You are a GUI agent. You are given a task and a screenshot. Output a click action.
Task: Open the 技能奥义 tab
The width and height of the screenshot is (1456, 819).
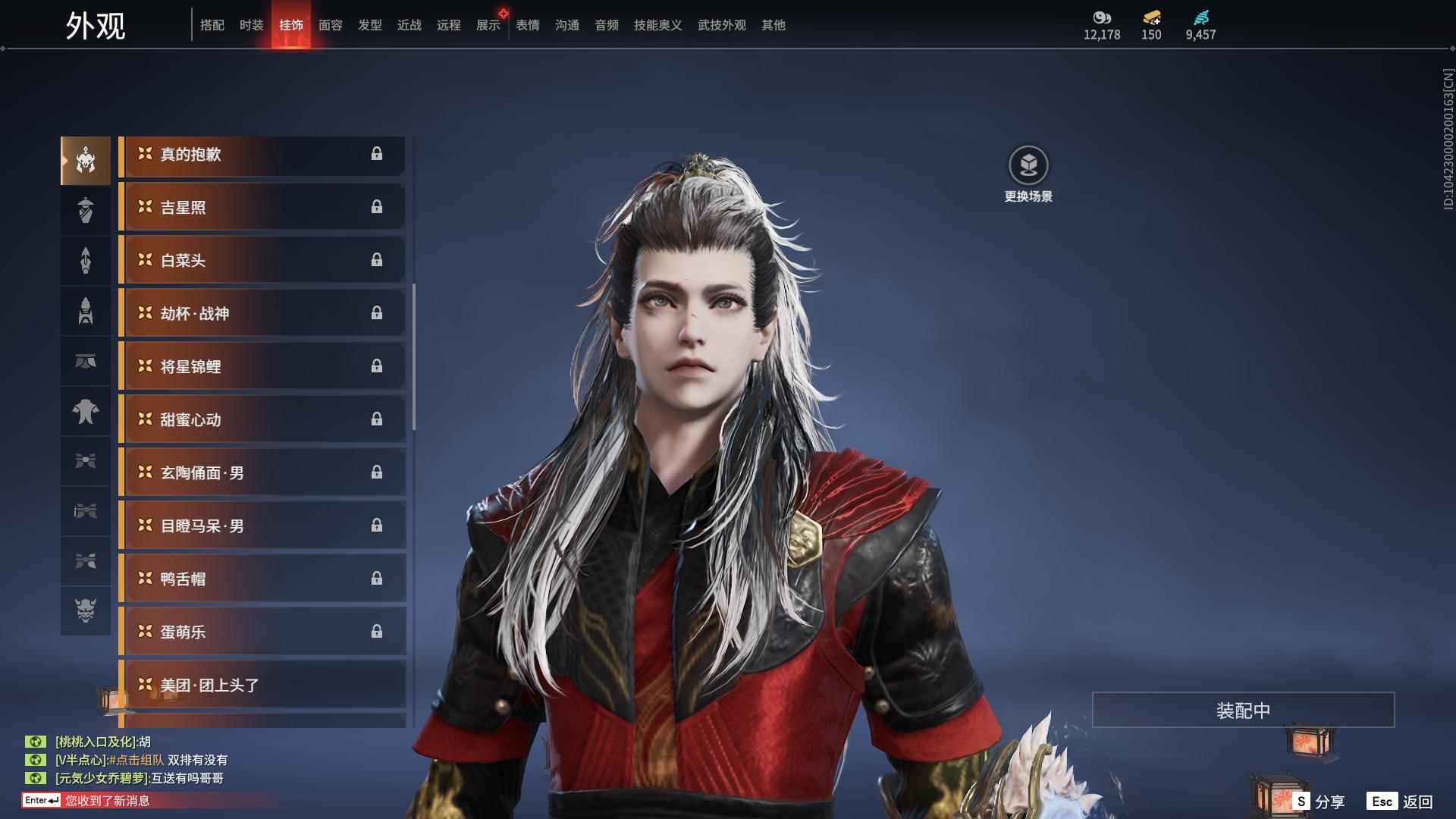coord(657,25)
